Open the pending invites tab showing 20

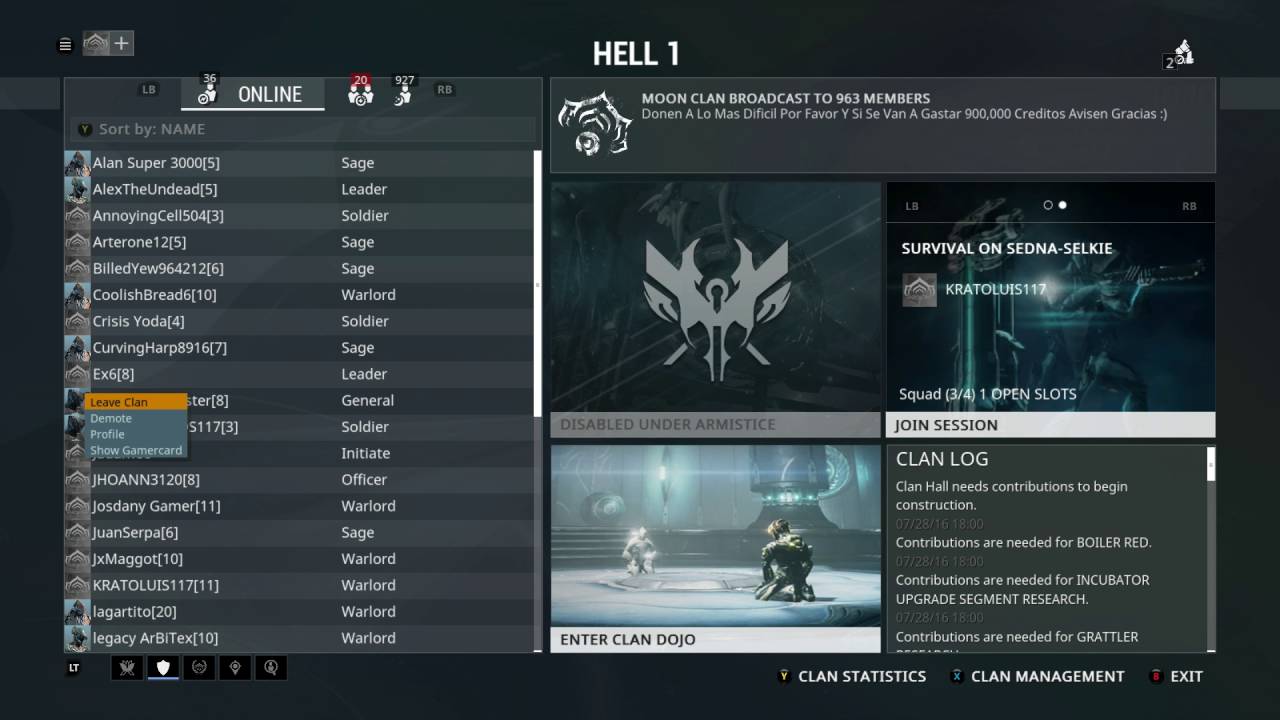point(360,93)
